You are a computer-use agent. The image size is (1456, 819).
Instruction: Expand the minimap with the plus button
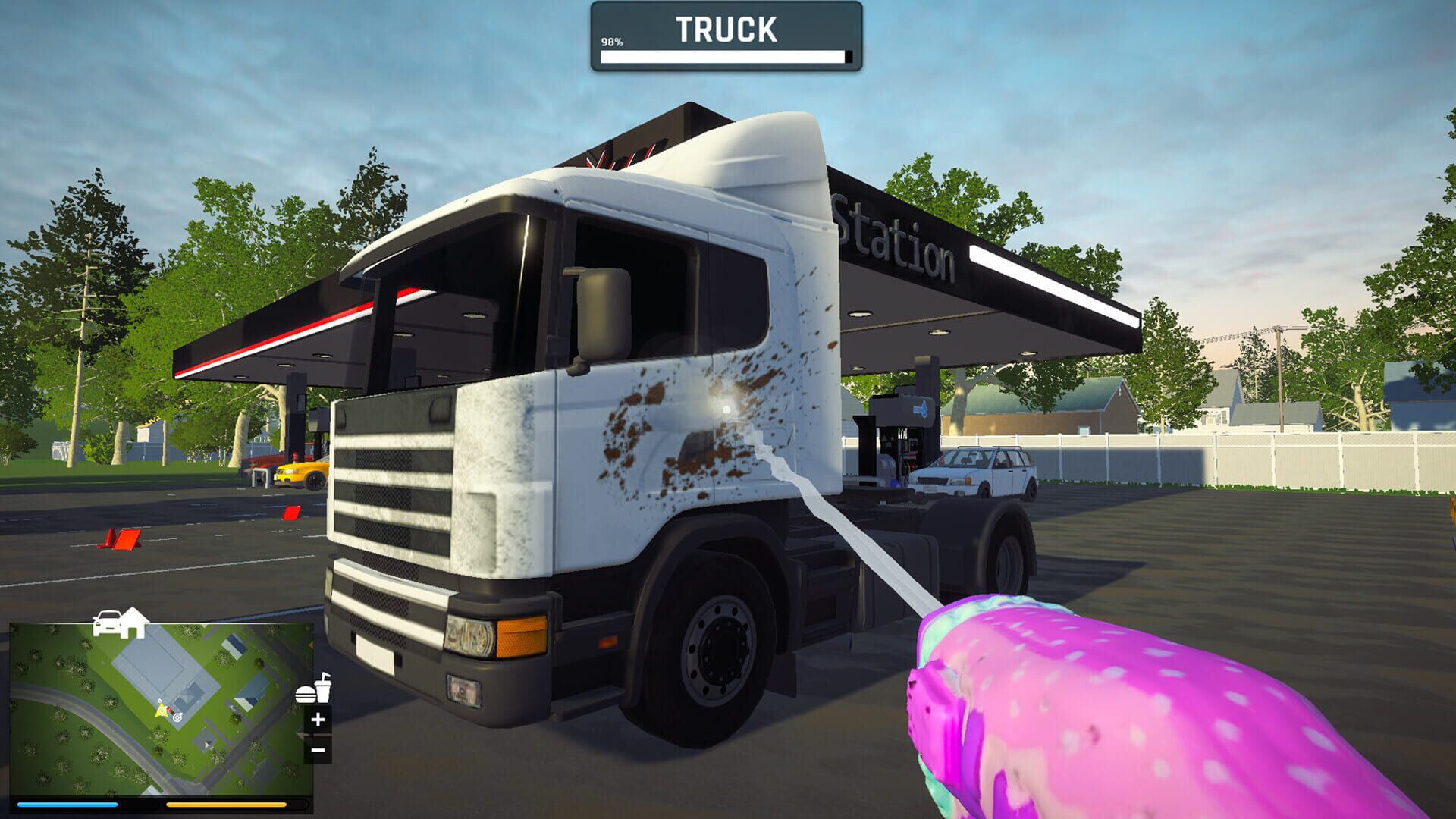pos(318,719)
